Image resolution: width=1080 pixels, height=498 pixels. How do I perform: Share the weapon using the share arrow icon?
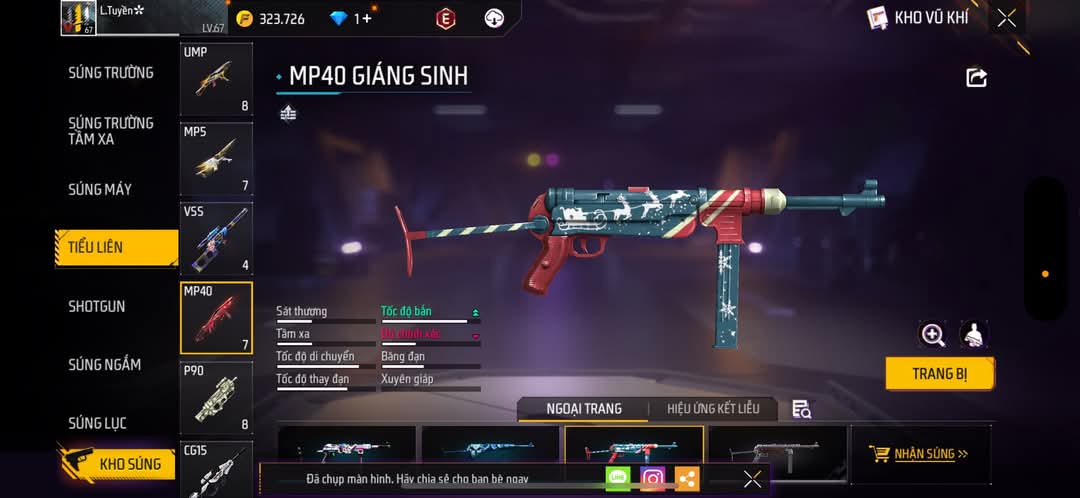(976, 78)
